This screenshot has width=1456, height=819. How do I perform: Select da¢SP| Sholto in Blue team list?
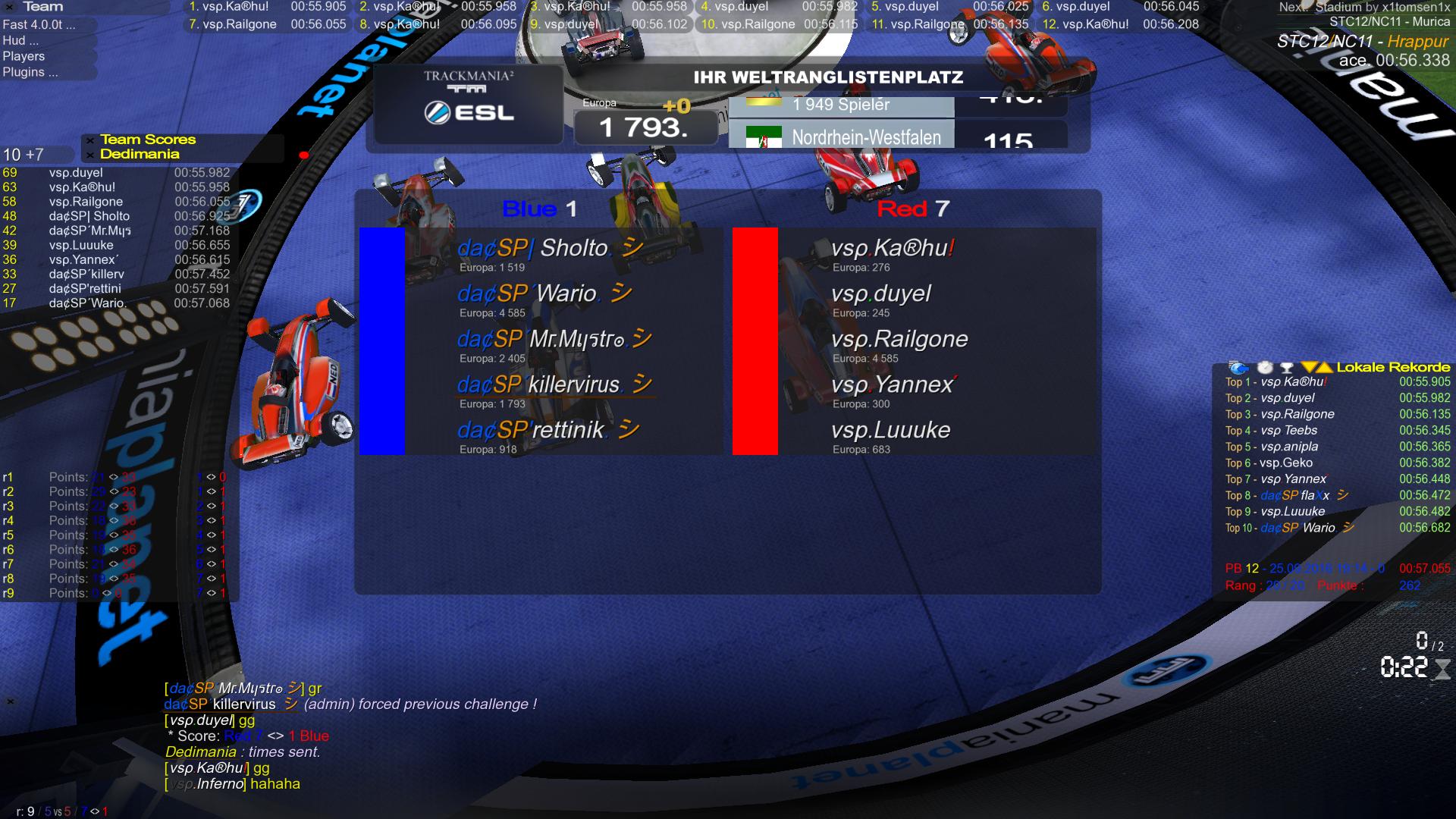[532, 248]
